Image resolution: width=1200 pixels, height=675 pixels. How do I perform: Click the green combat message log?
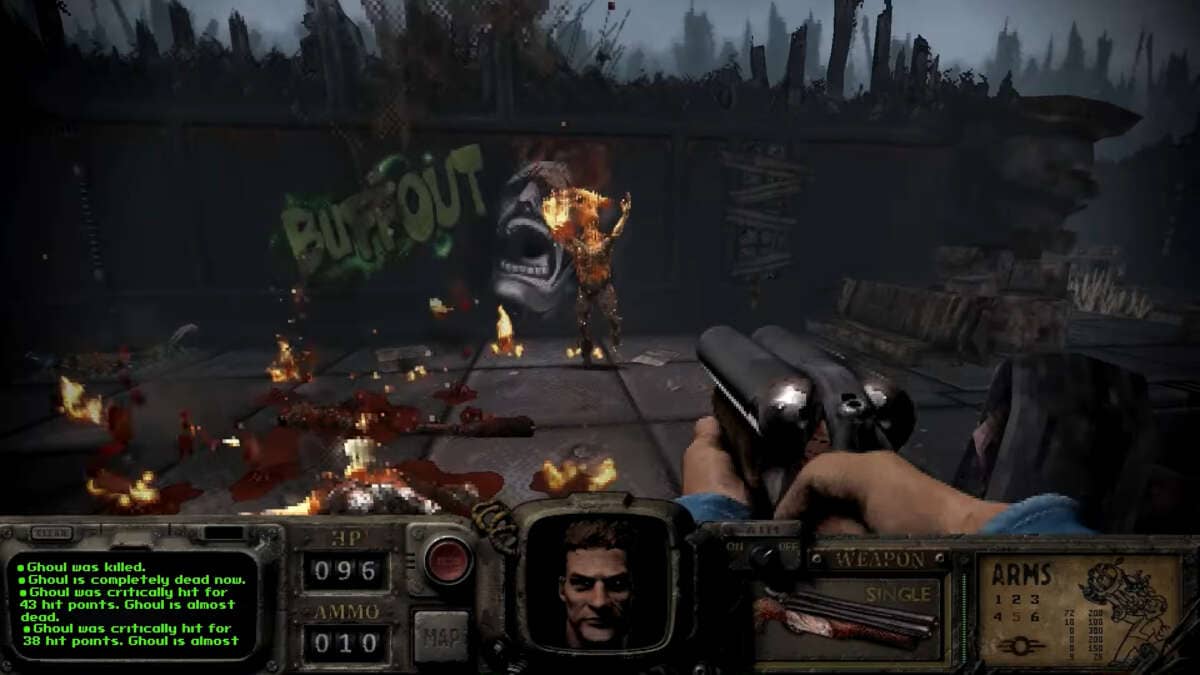pos(132,604)
